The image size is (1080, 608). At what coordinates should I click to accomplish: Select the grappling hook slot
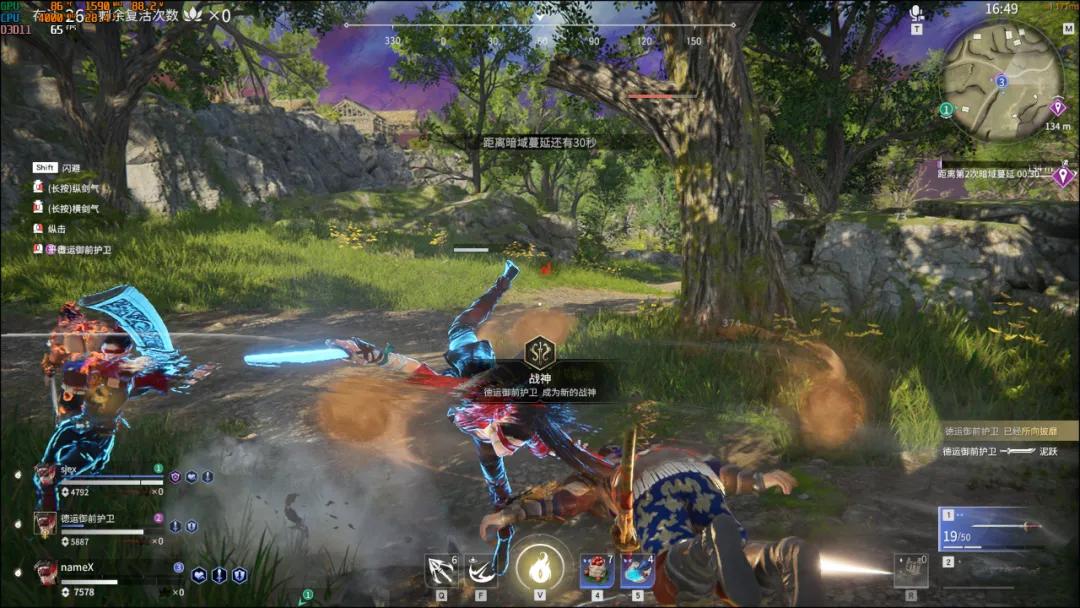point(441,570)
